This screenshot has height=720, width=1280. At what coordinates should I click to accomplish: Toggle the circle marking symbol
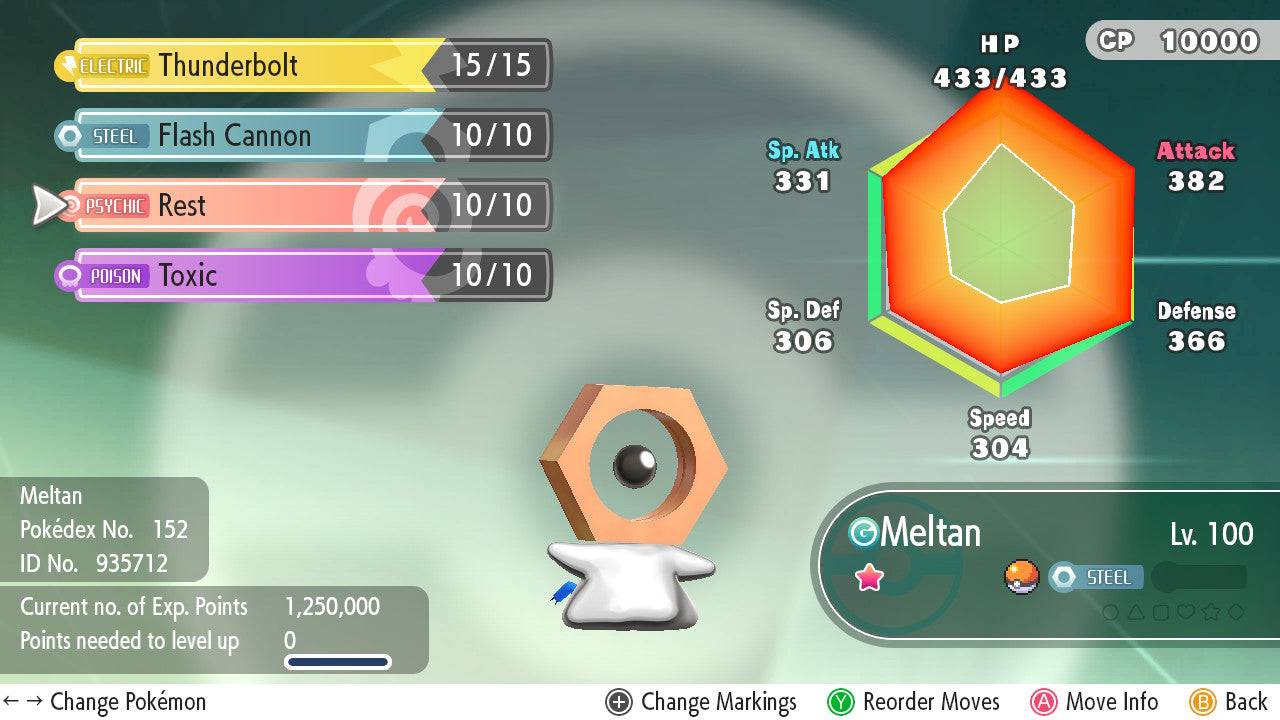point(1110,612)
